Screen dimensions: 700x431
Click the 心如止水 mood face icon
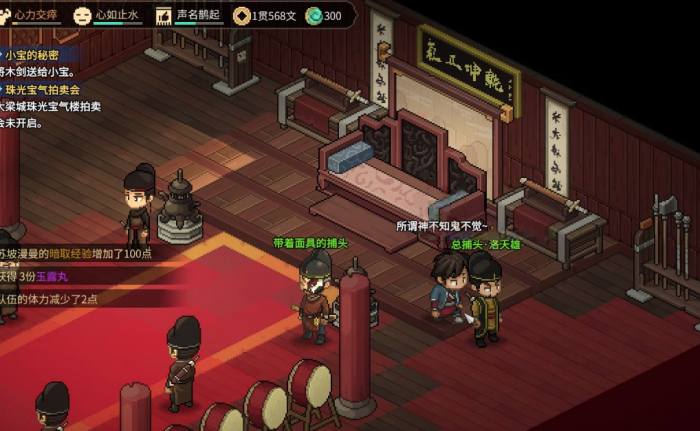[x=82, y=15]
